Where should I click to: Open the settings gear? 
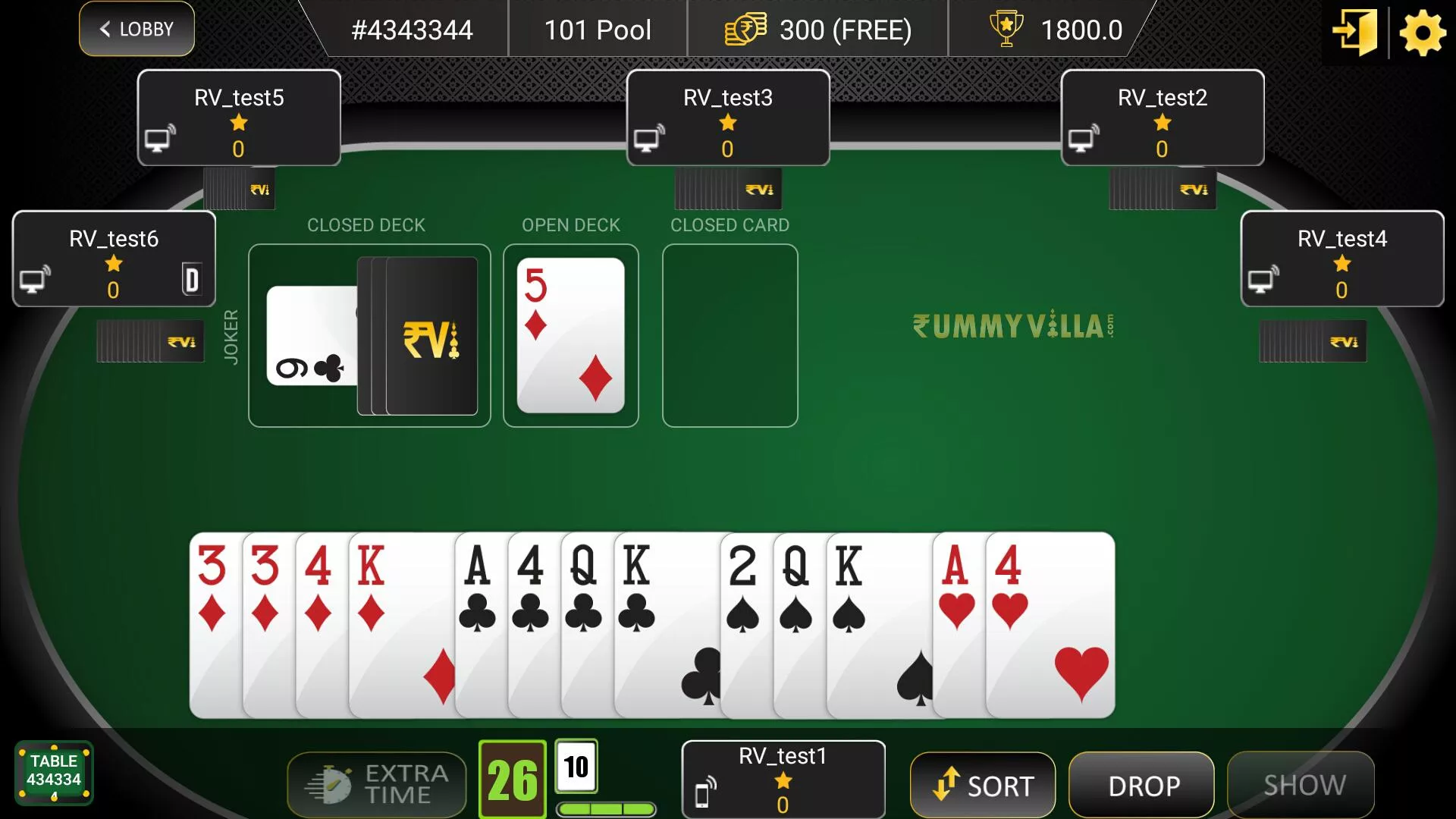tap(1422, 33)
